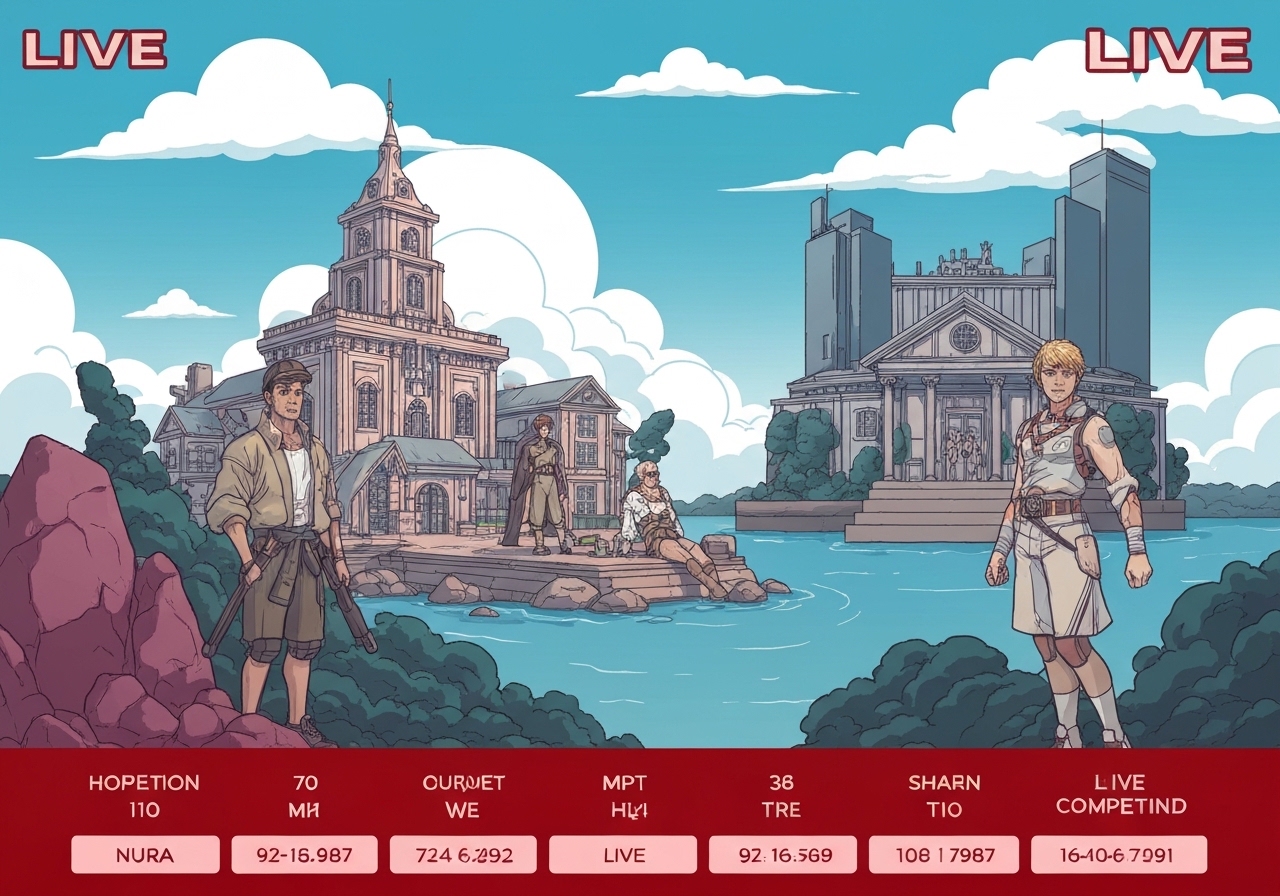Click the 16-40-6.7991 button under LIVE COMPETIND
This screenshot has height=896, width=1280.
(1118, 855)
